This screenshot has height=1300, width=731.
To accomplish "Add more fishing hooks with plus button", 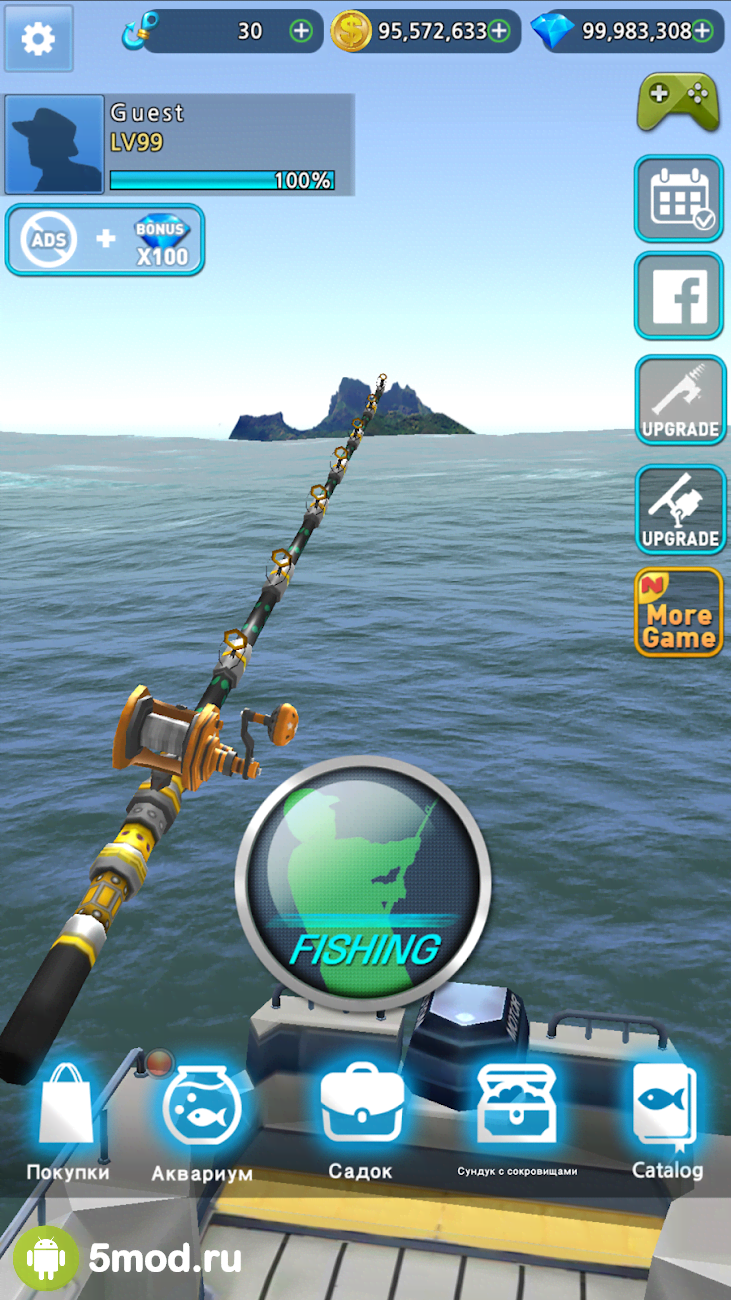I will (x=301, y=31).
